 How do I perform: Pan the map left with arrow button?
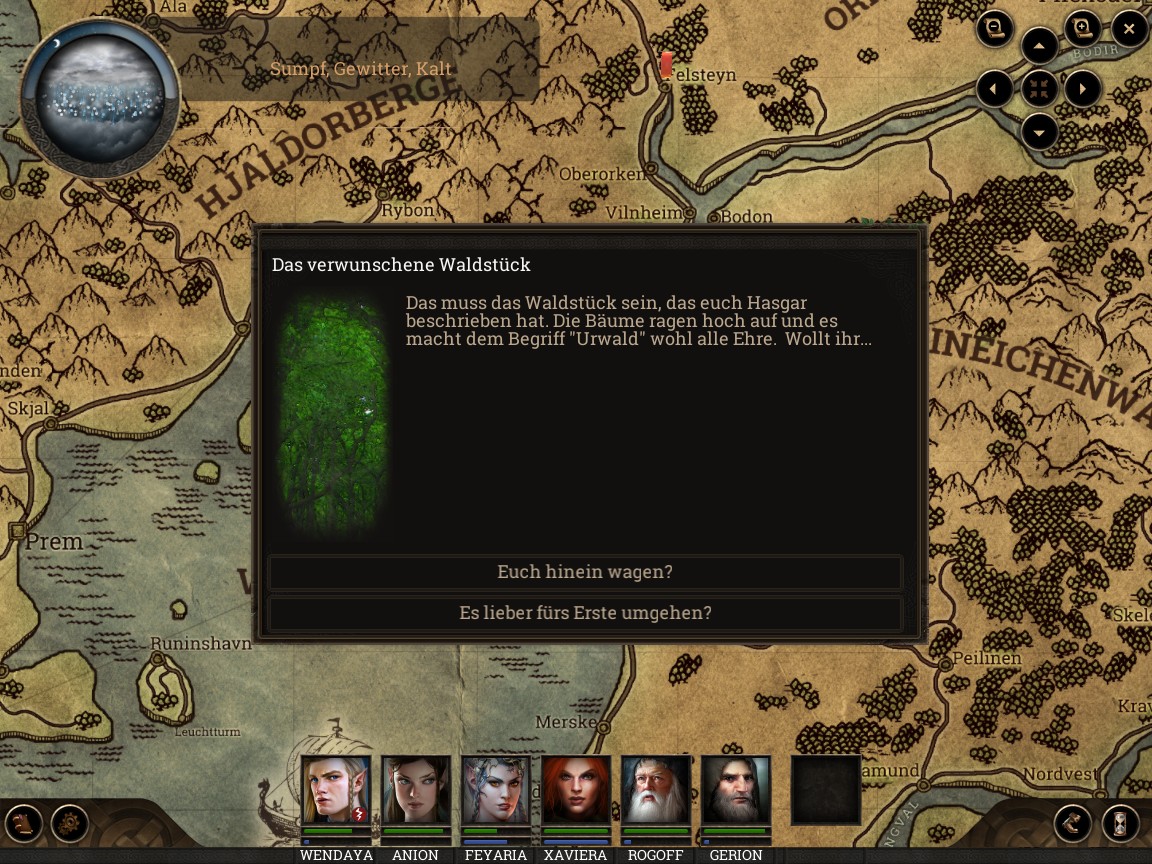995,89
